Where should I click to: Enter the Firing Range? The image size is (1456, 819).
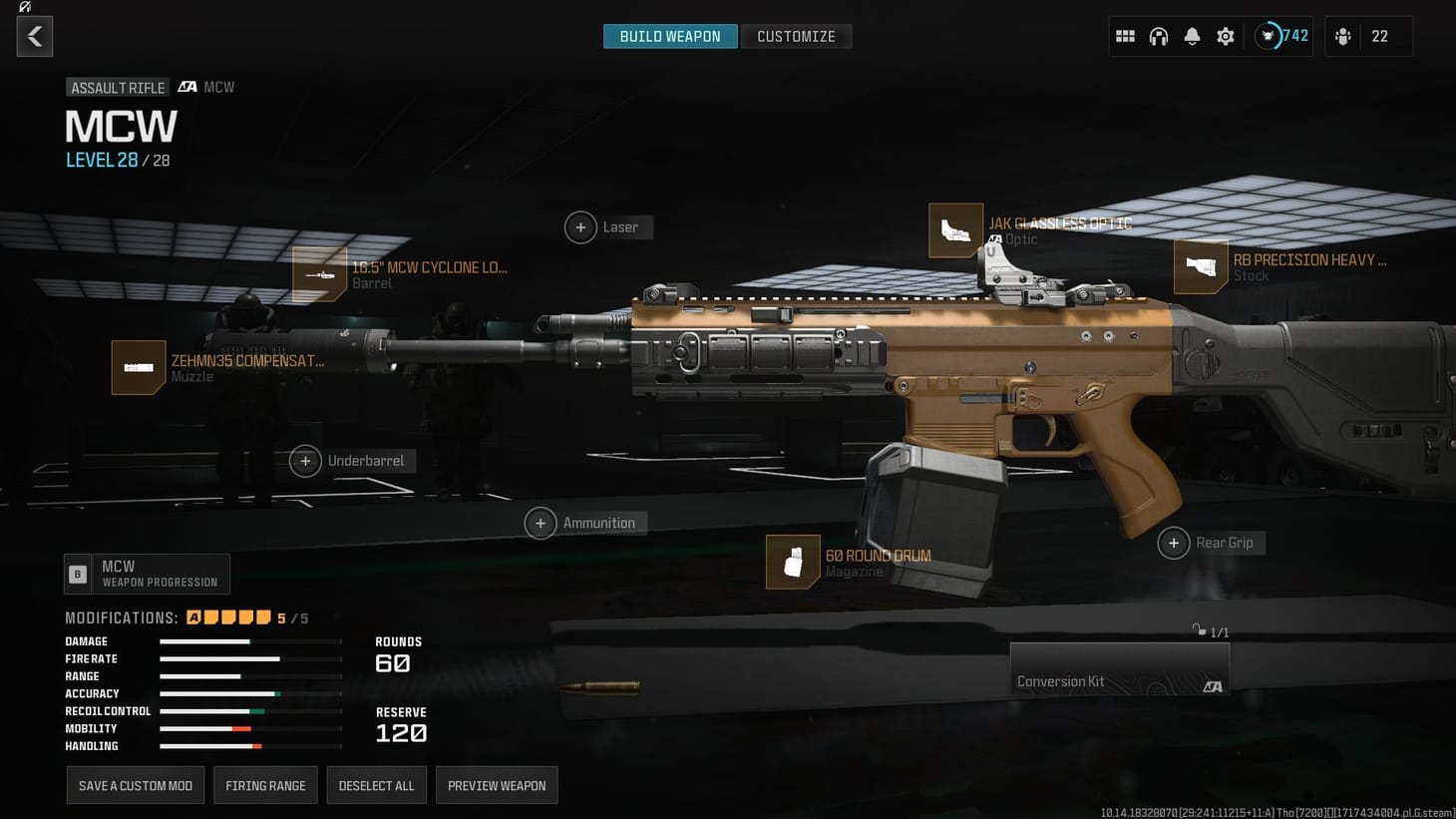coord(265,785)
